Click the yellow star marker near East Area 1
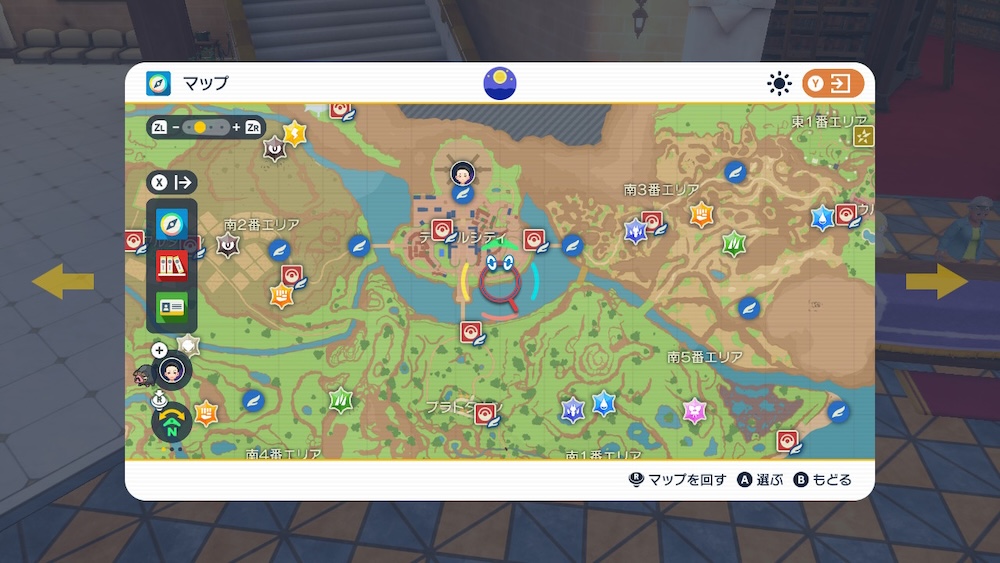This screenshot has width=1000, height=563. coord(863,137)
